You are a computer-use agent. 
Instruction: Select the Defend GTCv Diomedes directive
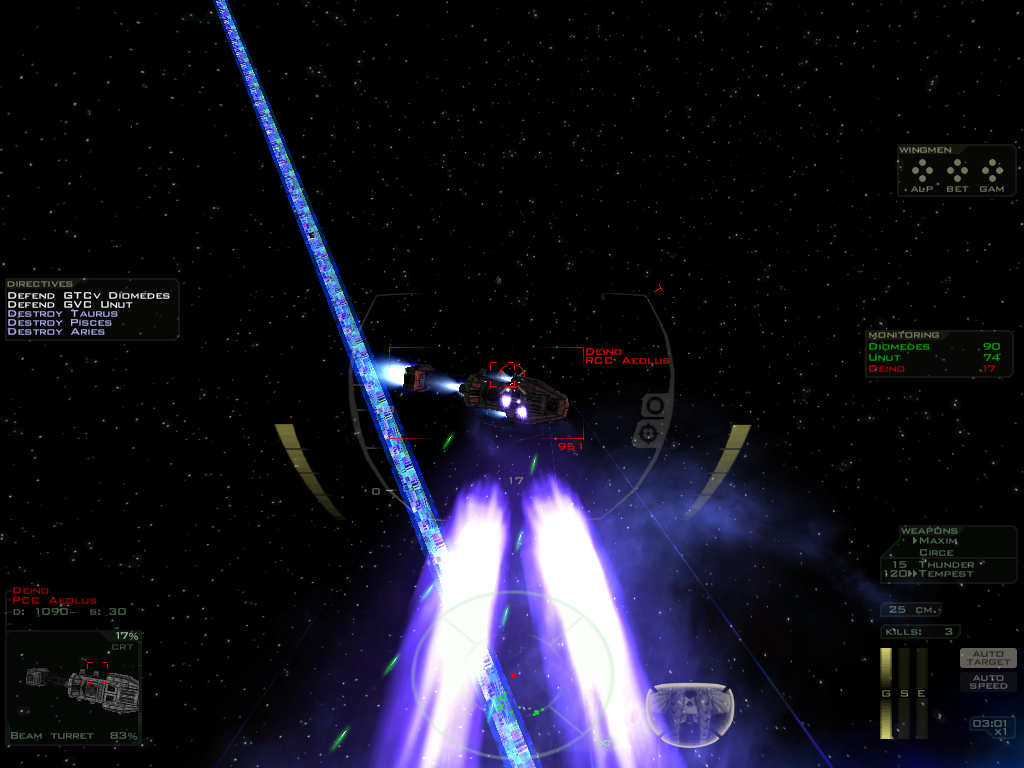pyautogui.click(x=89, y=296)
